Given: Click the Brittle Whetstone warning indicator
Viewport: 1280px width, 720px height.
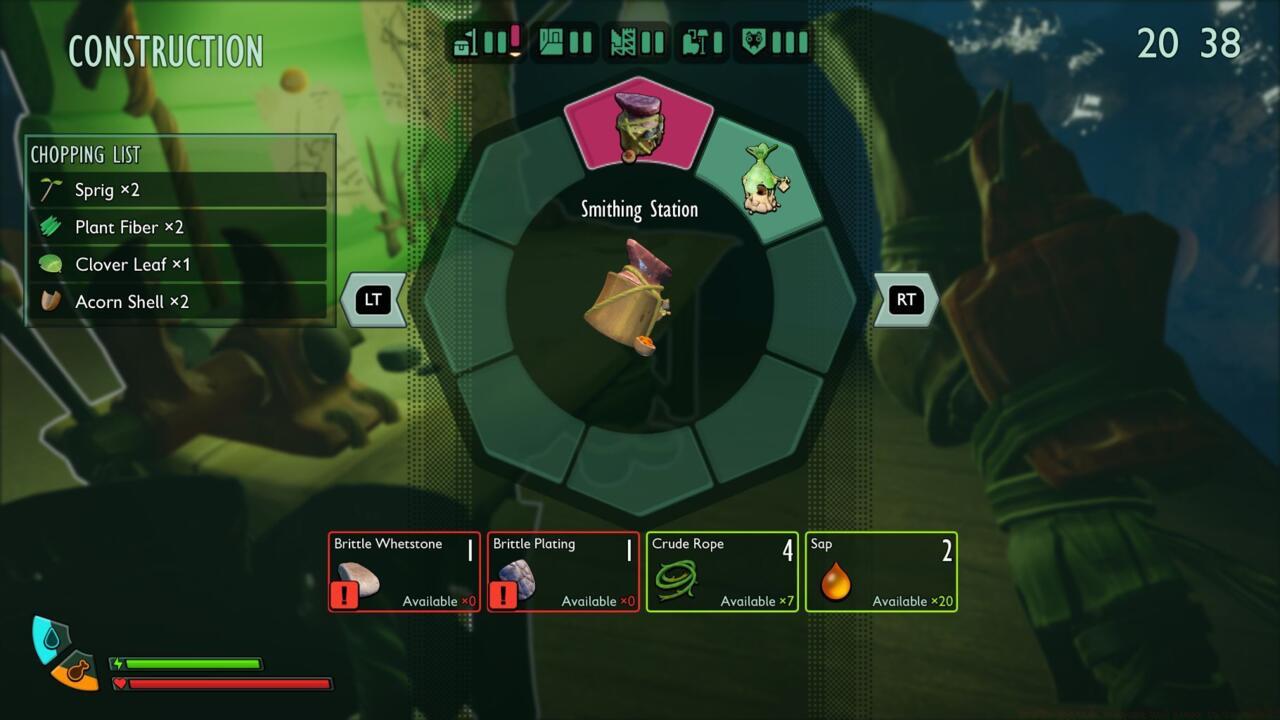Looking at the screenshot, I should pyautogui.click(x=345, y=595).
